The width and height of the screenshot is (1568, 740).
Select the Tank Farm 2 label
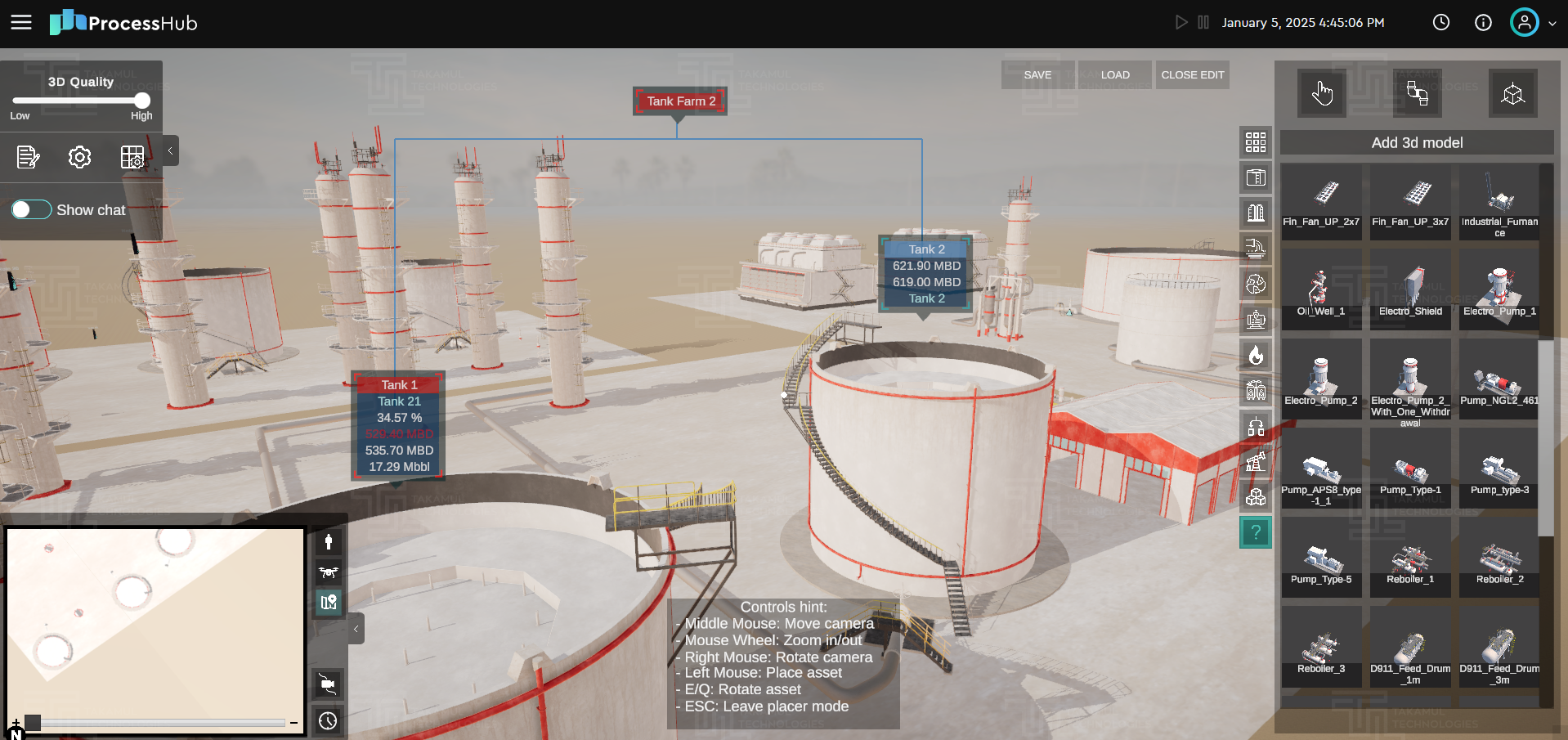point(680,101)
